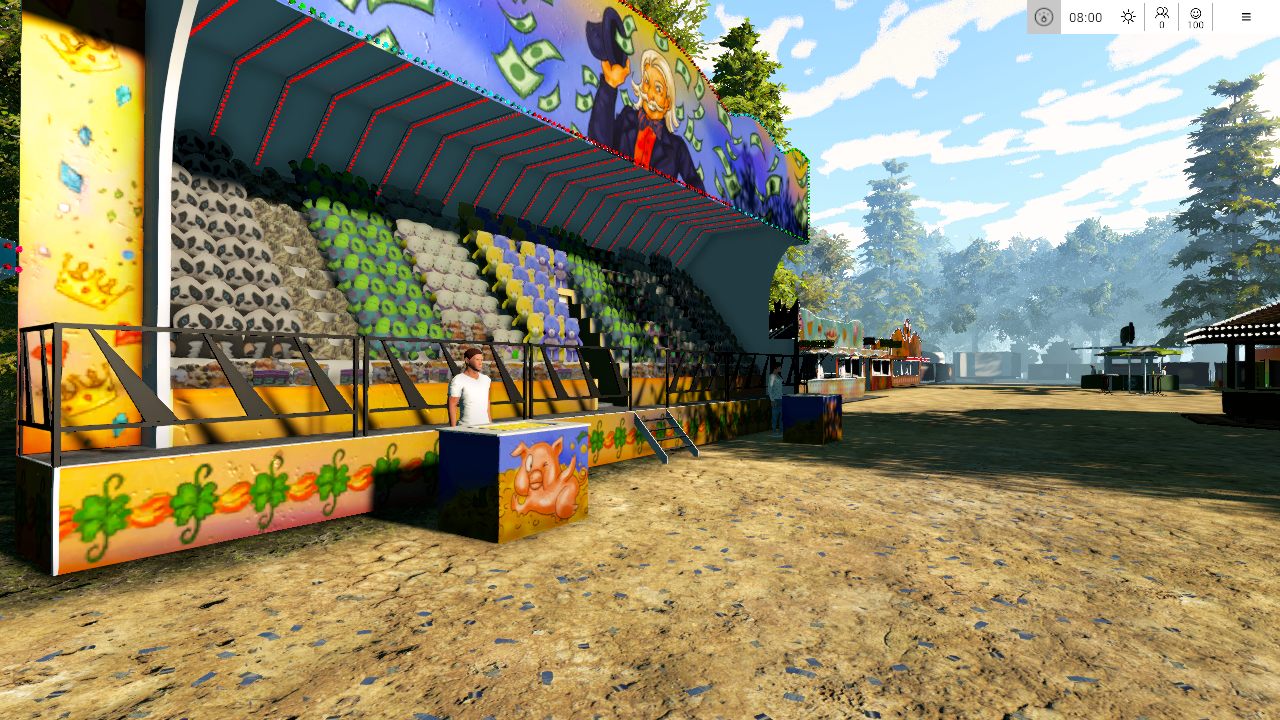This screenshot has height=720, width=1280.
Task: Open the smiley satisfaction rating
Action: coord(1196,17)
